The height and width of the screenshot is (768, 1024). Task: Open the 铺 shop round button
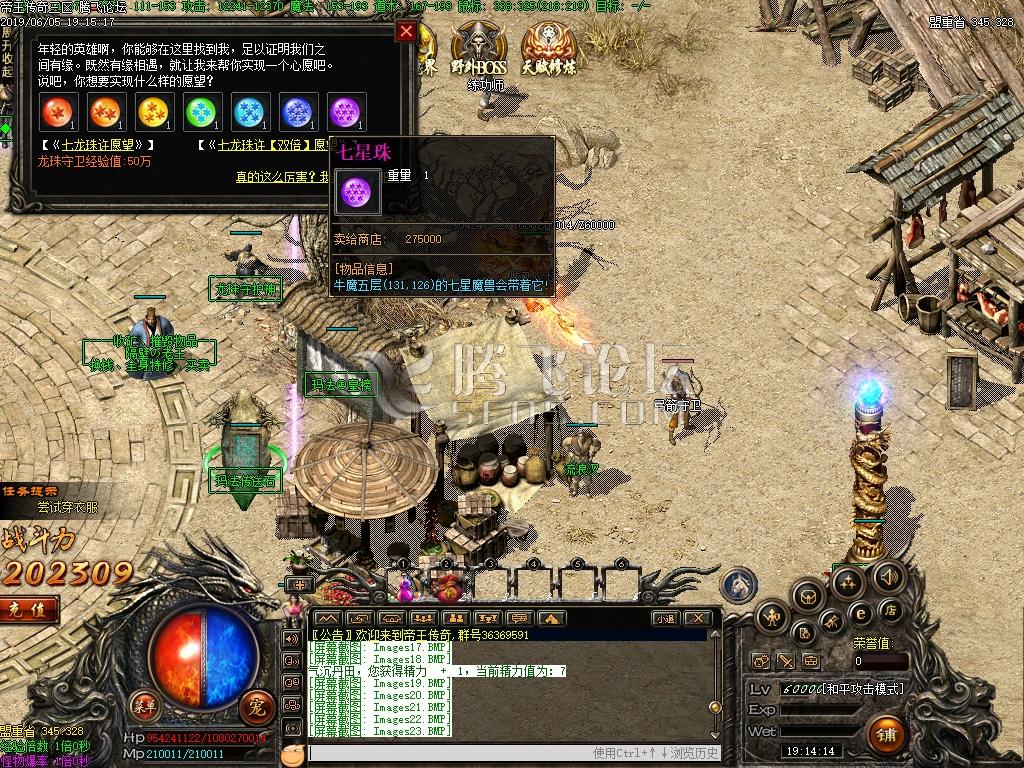click(x=886, y=735)
